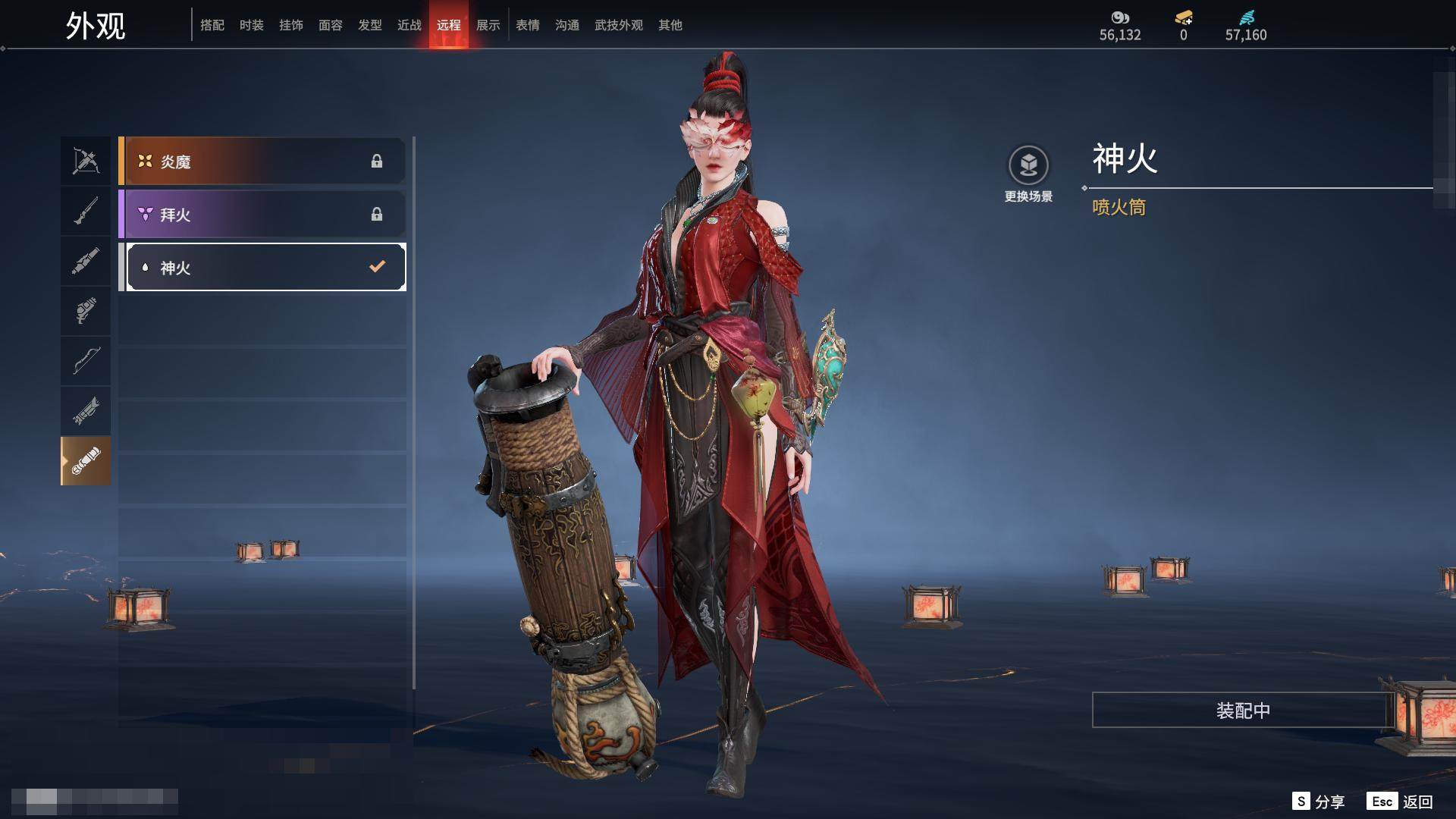The height and width of the screenshot is (819, 1456).
Task: Open the 展示 tab
Action: pyautogui.click(x=488, y=25)
